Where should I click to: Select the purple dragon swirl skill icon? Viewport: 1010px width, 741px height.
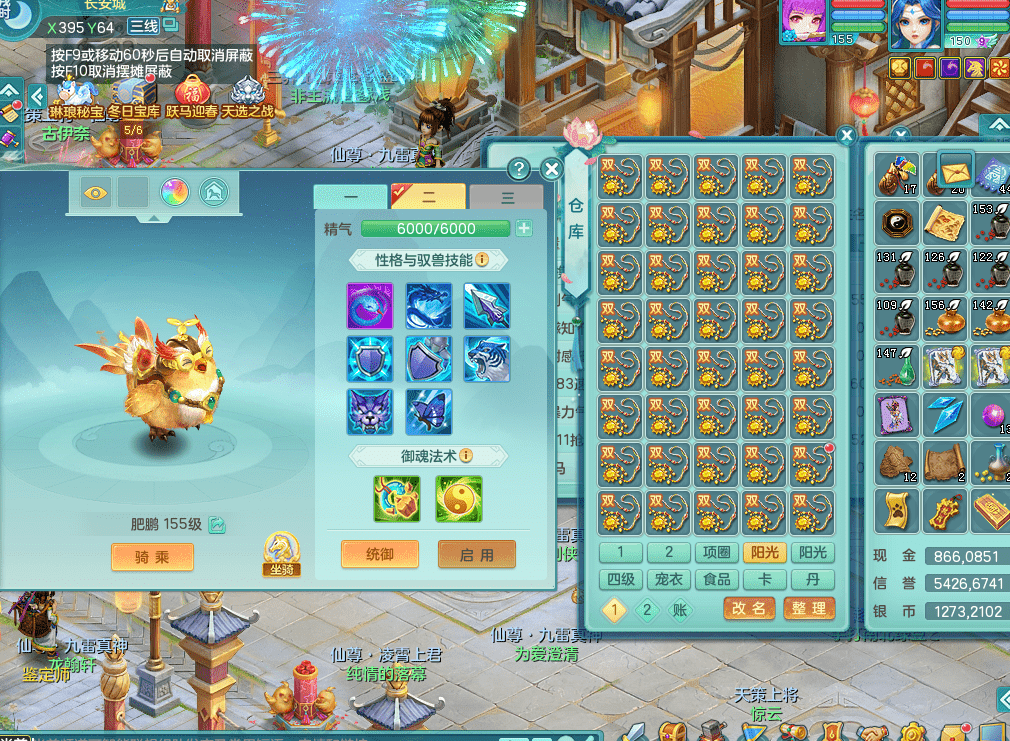(x=370, y=306)
